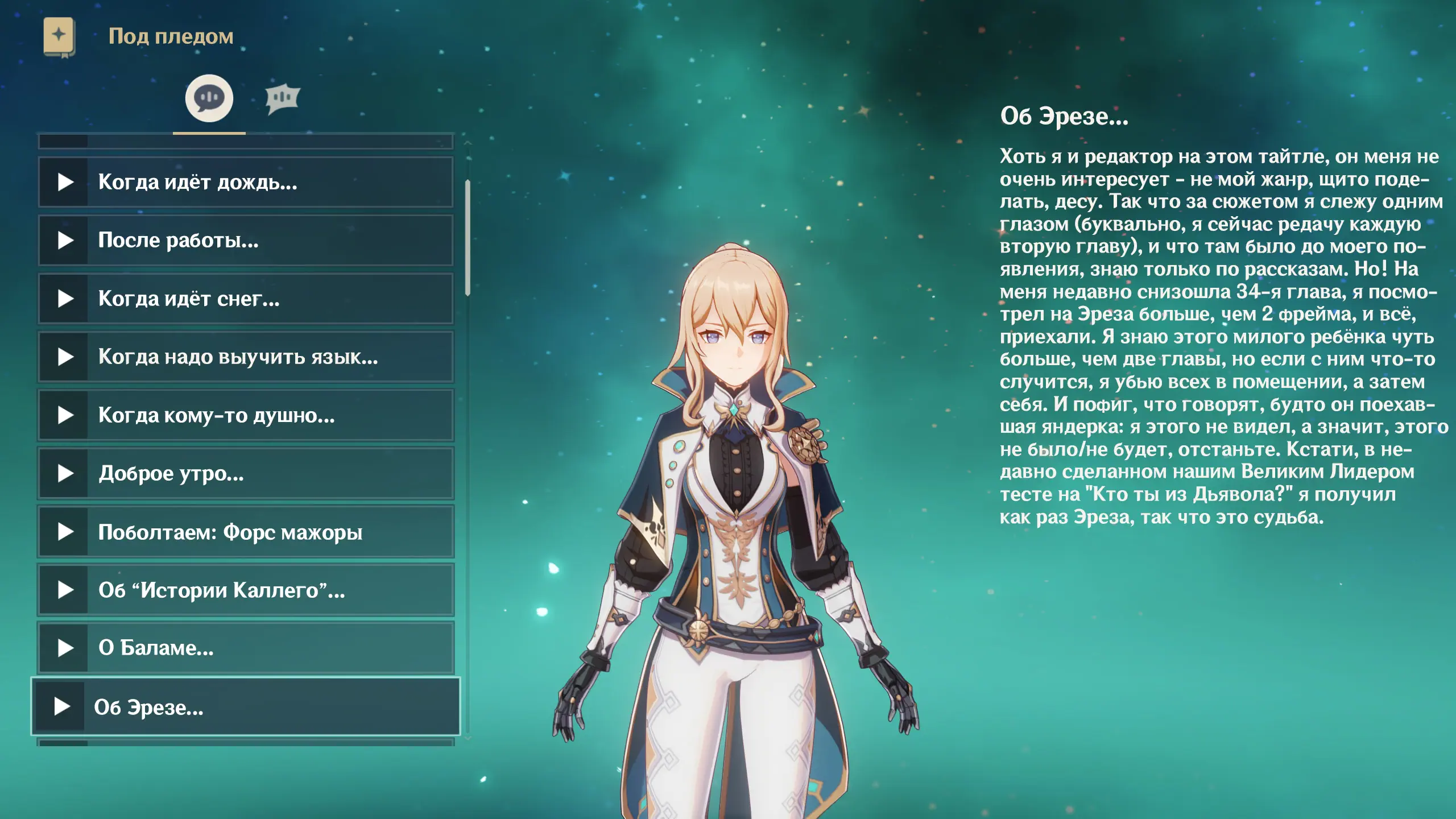Image resolution: width=1456 pixels, height=819 pixels.
Task: Switch to the spiky speech bubble tab
Action: pyautogui.click(x=282, y=98)
